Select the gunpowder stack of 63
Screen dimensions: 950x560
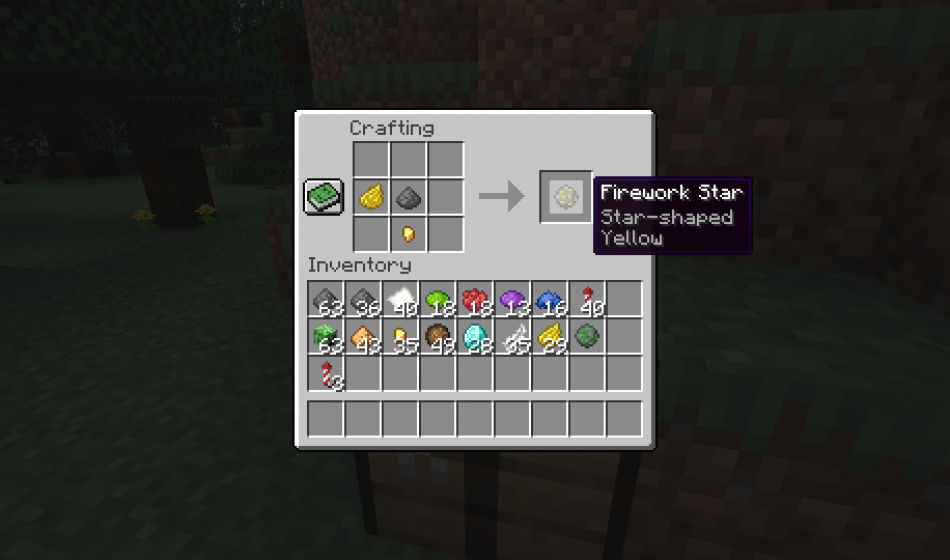(325, 299)
